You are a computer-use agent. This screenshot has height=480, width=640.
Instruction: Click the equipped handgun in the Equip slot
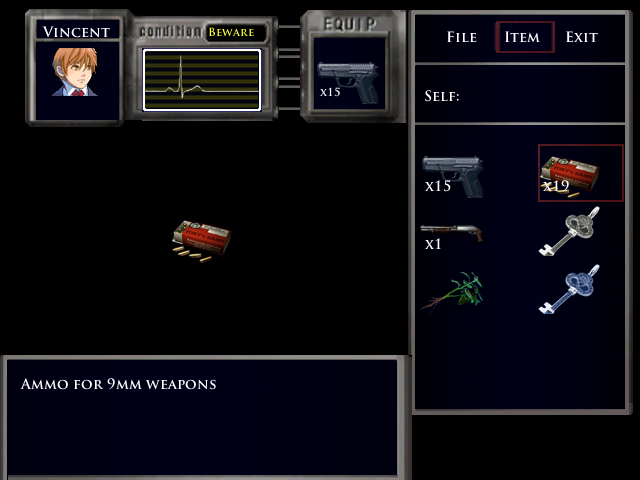click(347, 81)
